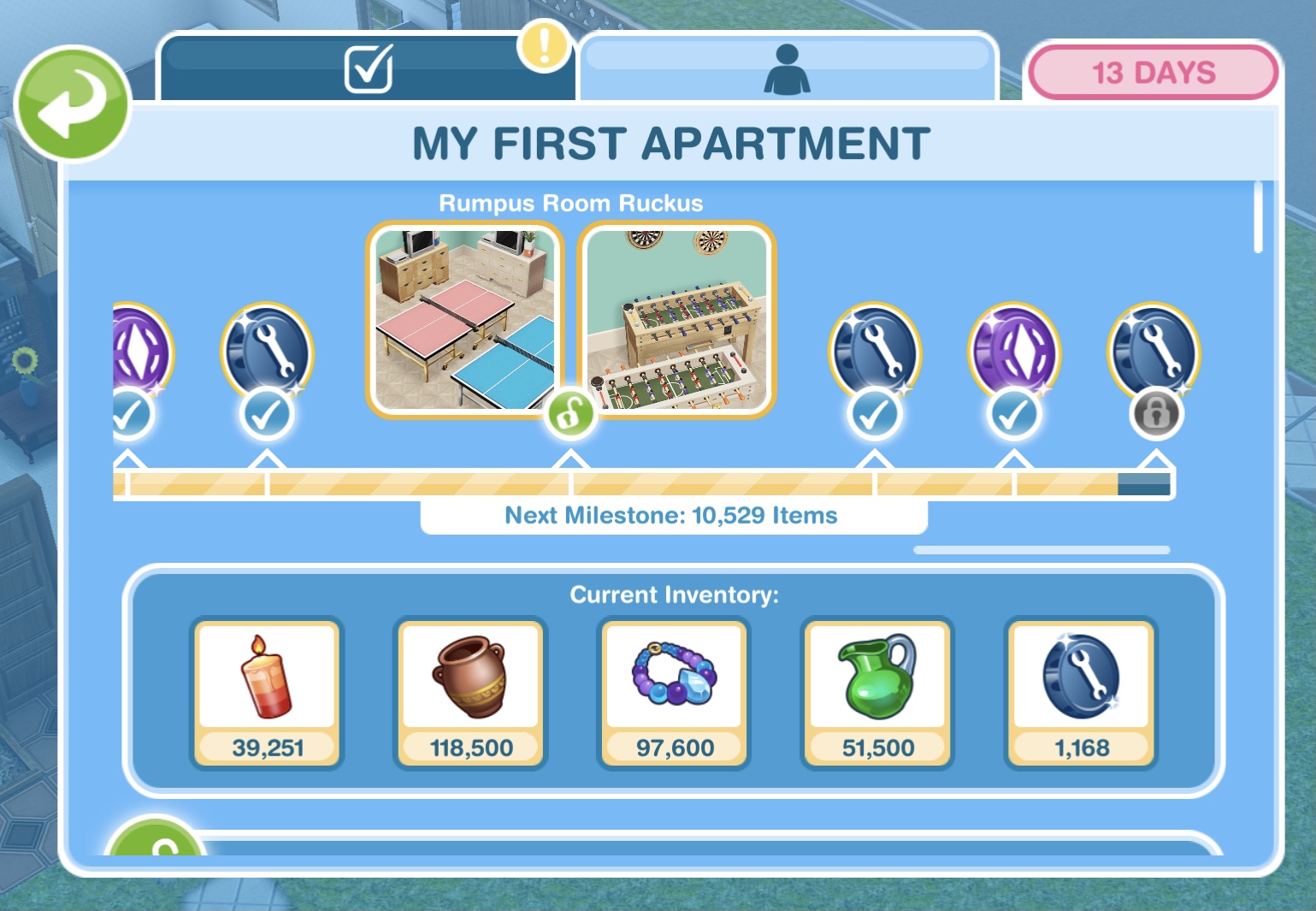Go back with the green arrow button
This screenshot has width=1316, height=911.
(72, 104)
